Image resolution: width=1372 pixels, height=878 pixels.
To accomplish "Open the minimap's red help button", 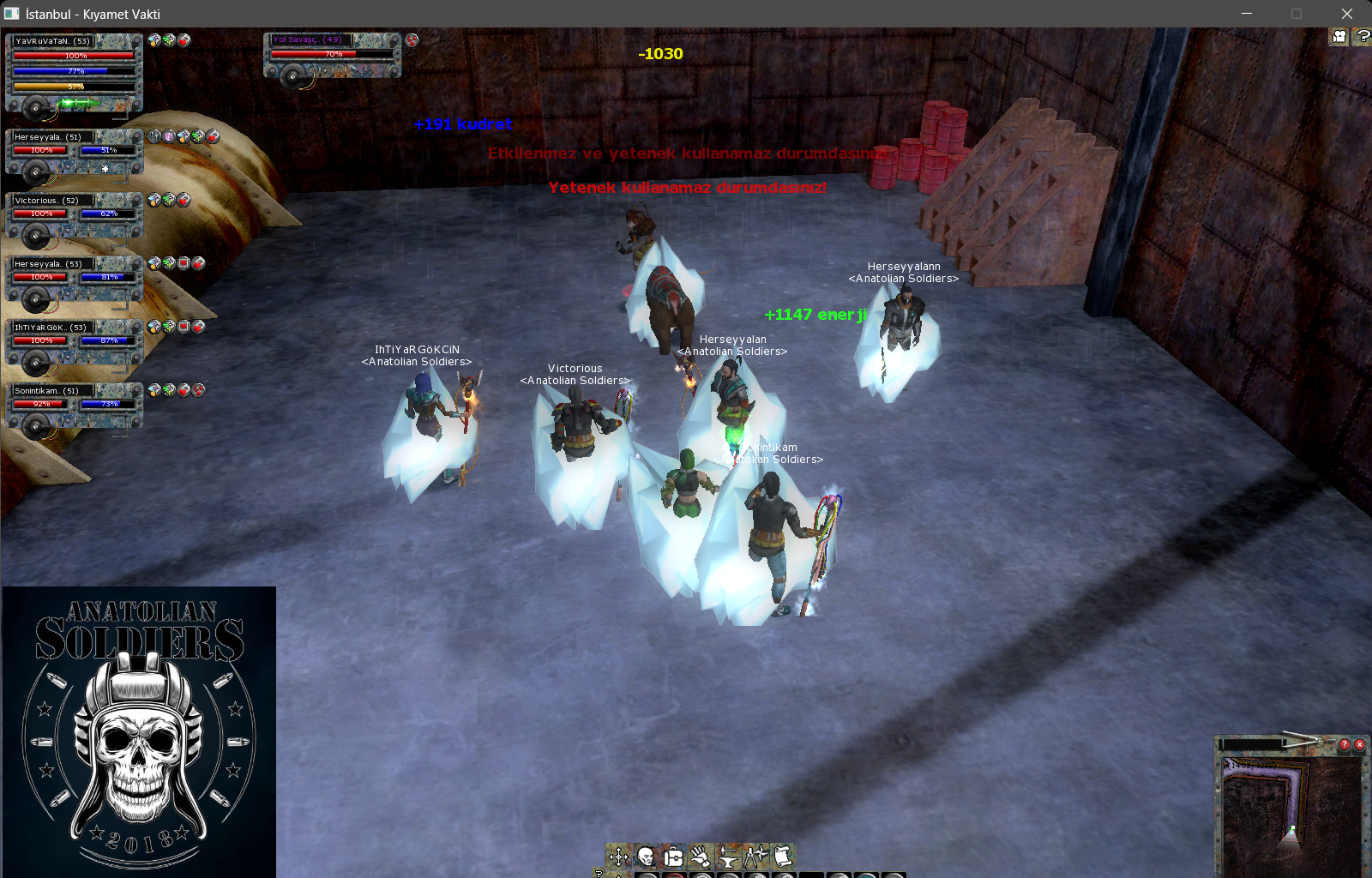I will [1345, 744].
